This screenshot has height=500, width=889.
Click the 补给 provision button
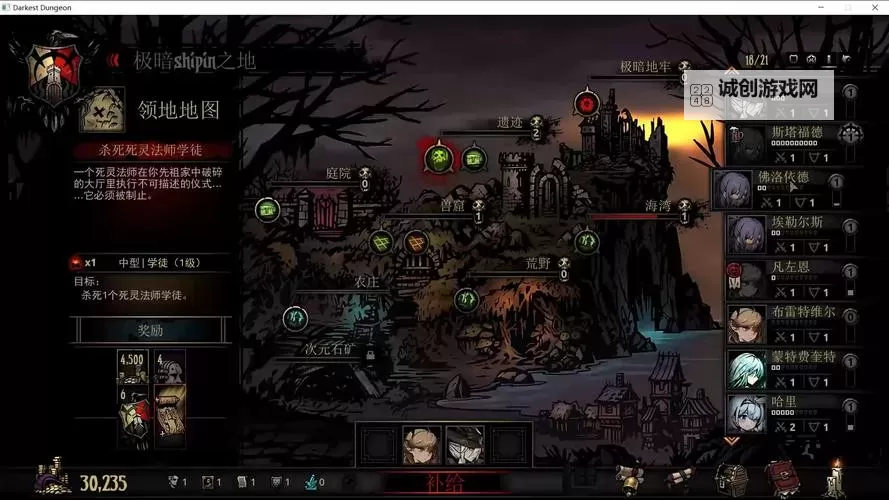tap(444, 483)
